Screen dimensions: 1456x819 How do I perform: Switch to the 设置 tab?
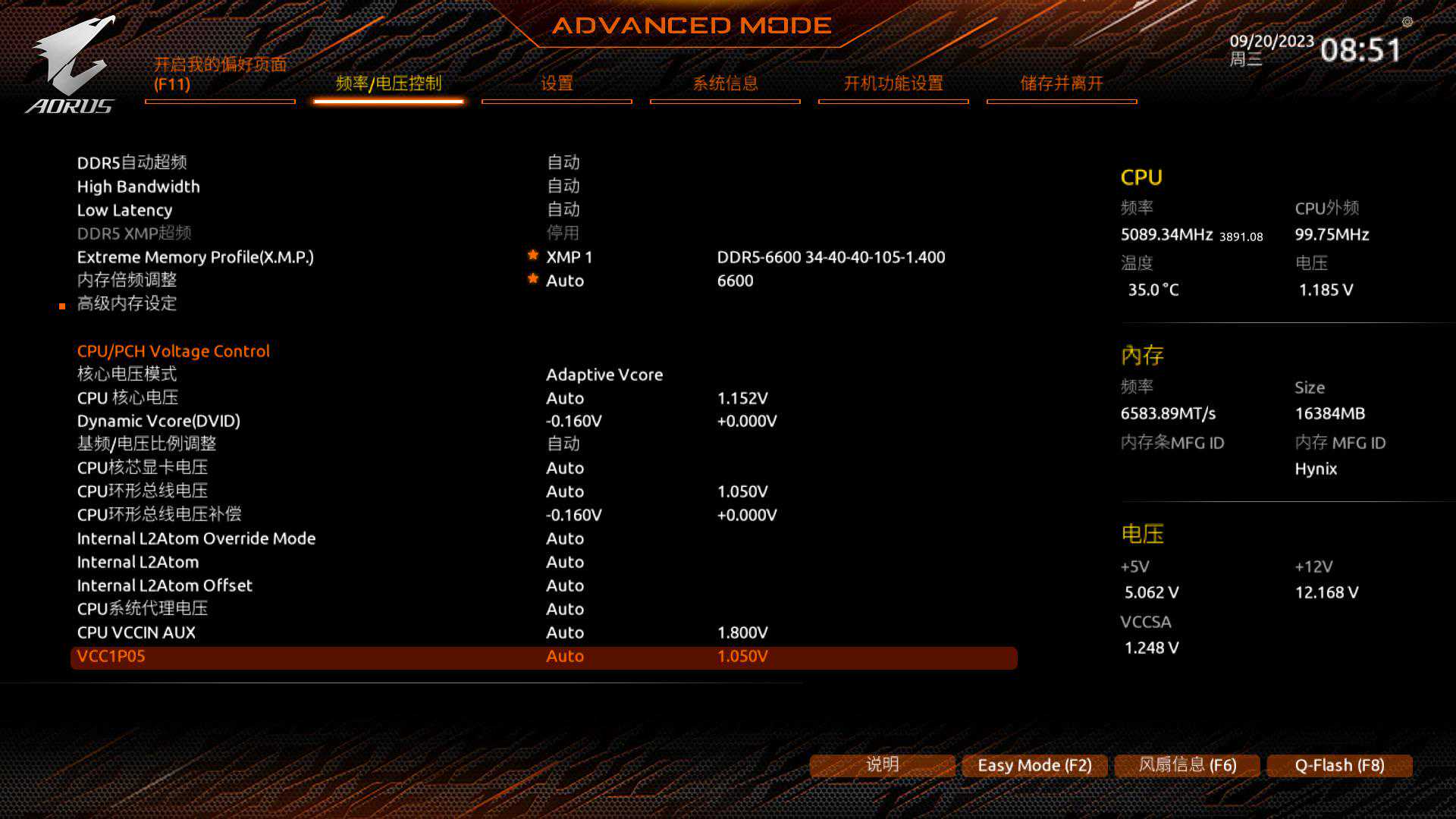point(557,83)
